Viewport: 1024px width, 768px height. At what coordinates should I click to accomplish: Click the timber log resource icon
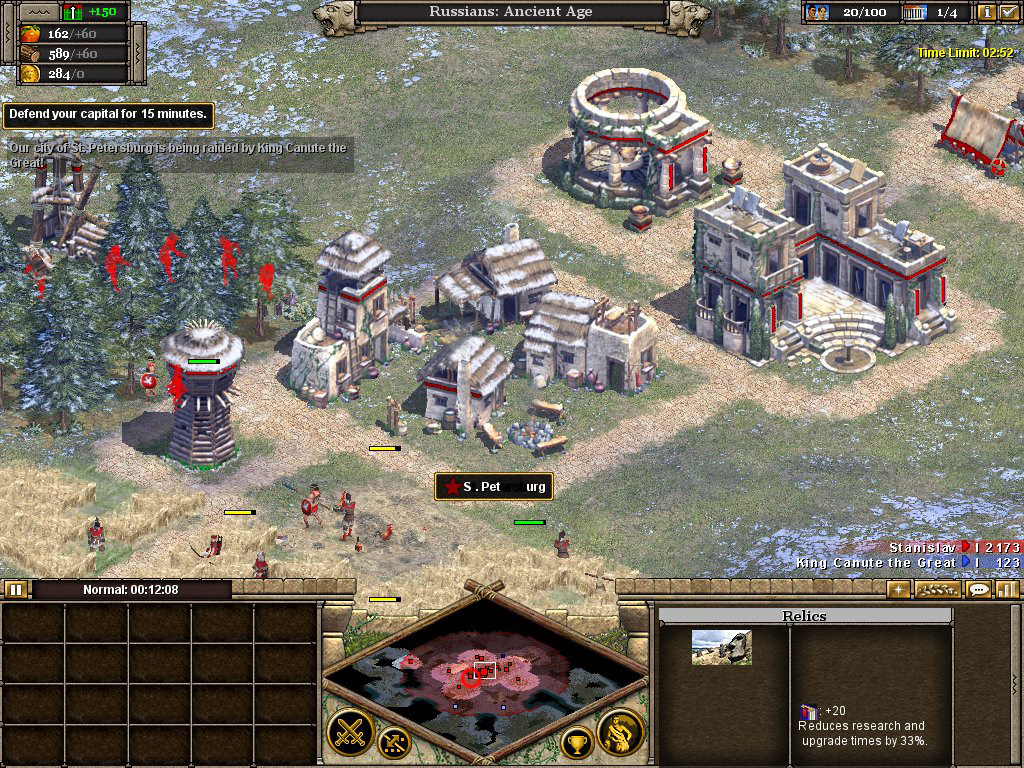[29, 53]
